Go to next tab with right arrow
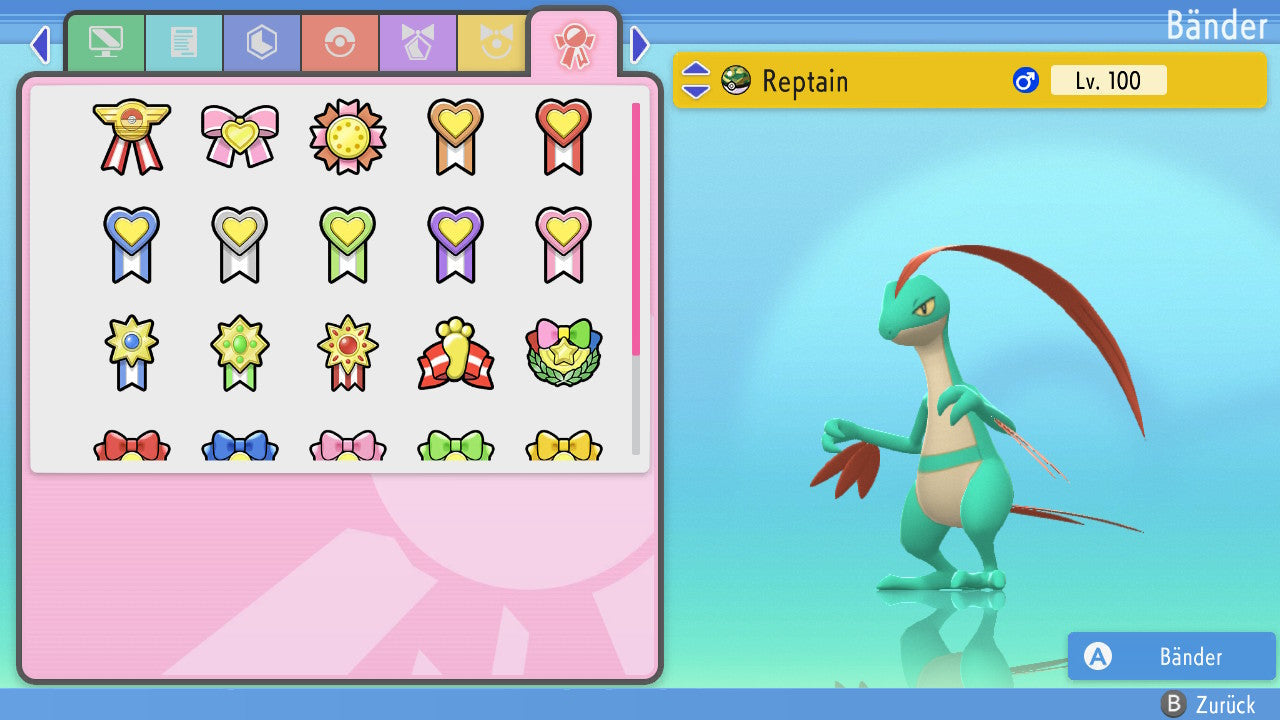Image resolution: width=1280 pixels, height=720 pixels. pos(640,44)
